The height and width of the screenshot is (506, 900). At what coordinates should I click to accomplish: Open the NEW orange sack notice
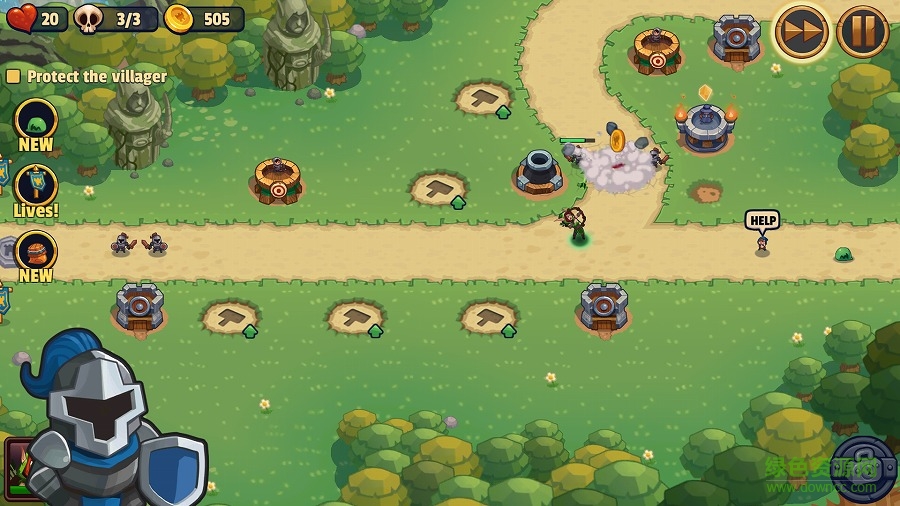36,253
